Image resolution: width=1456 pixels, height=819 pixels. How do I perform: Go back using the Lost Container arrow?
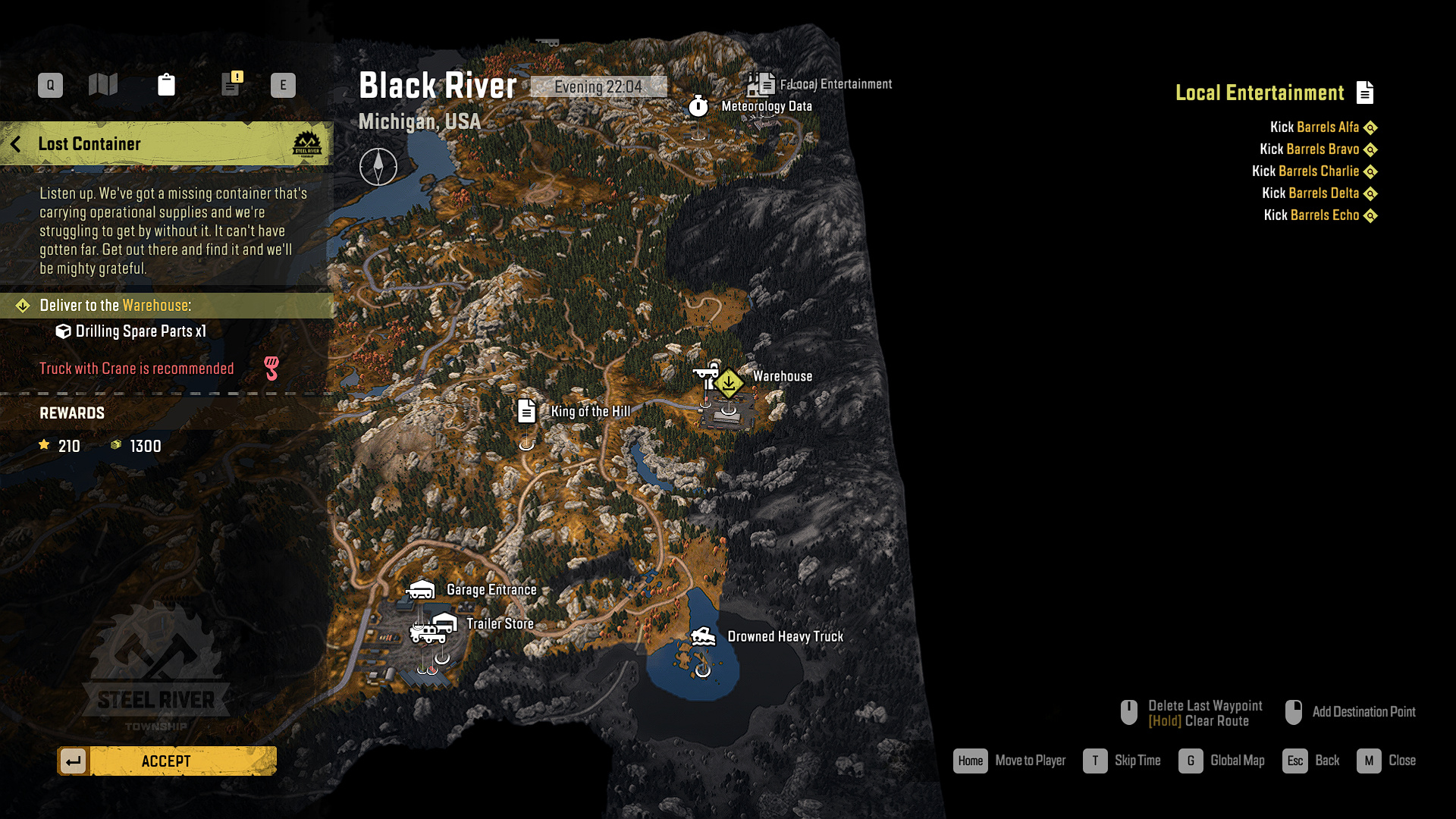coord(16,144)
